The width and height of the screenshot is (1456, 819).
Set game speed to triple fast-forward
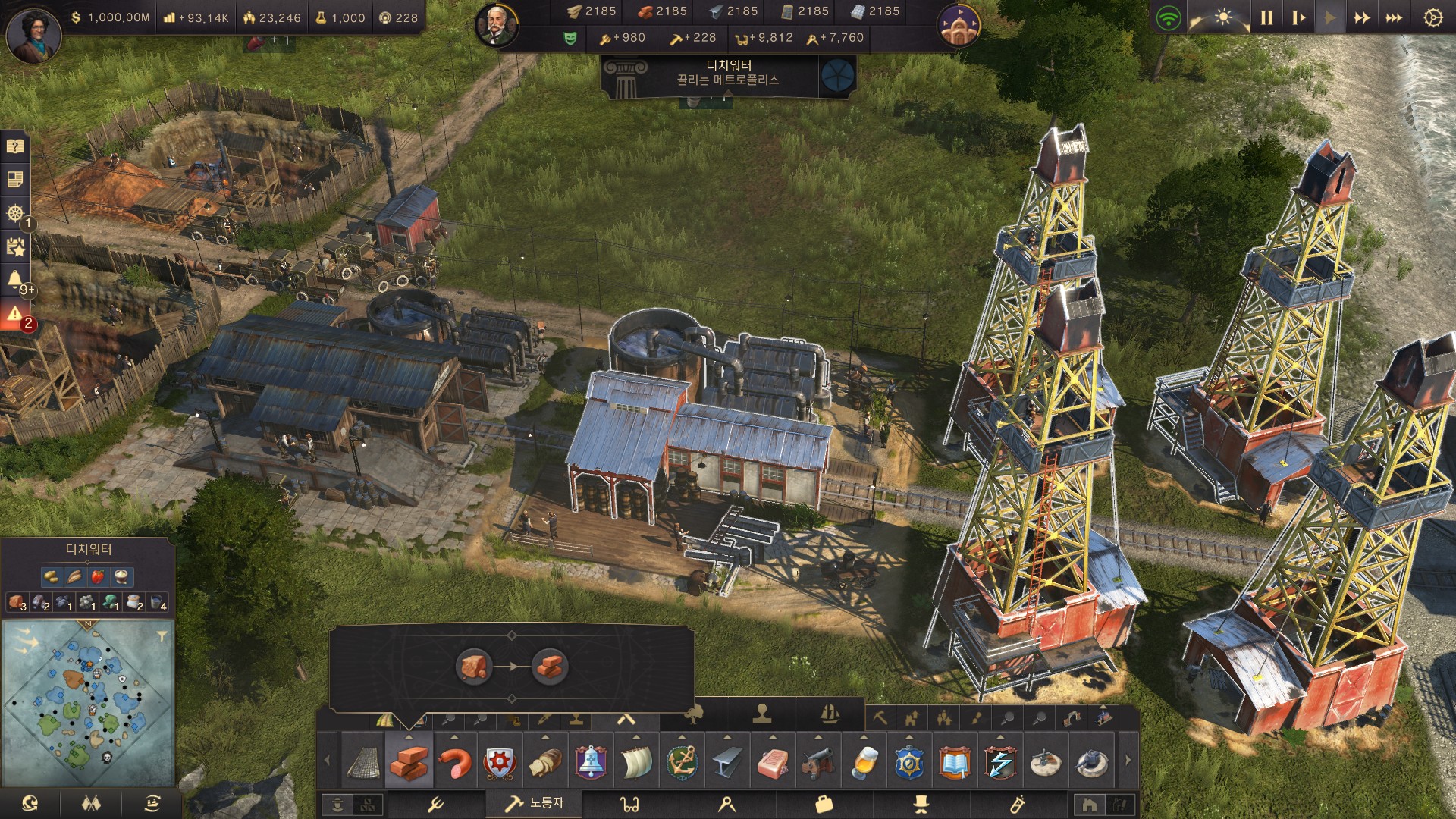(x=1394, y=17)
